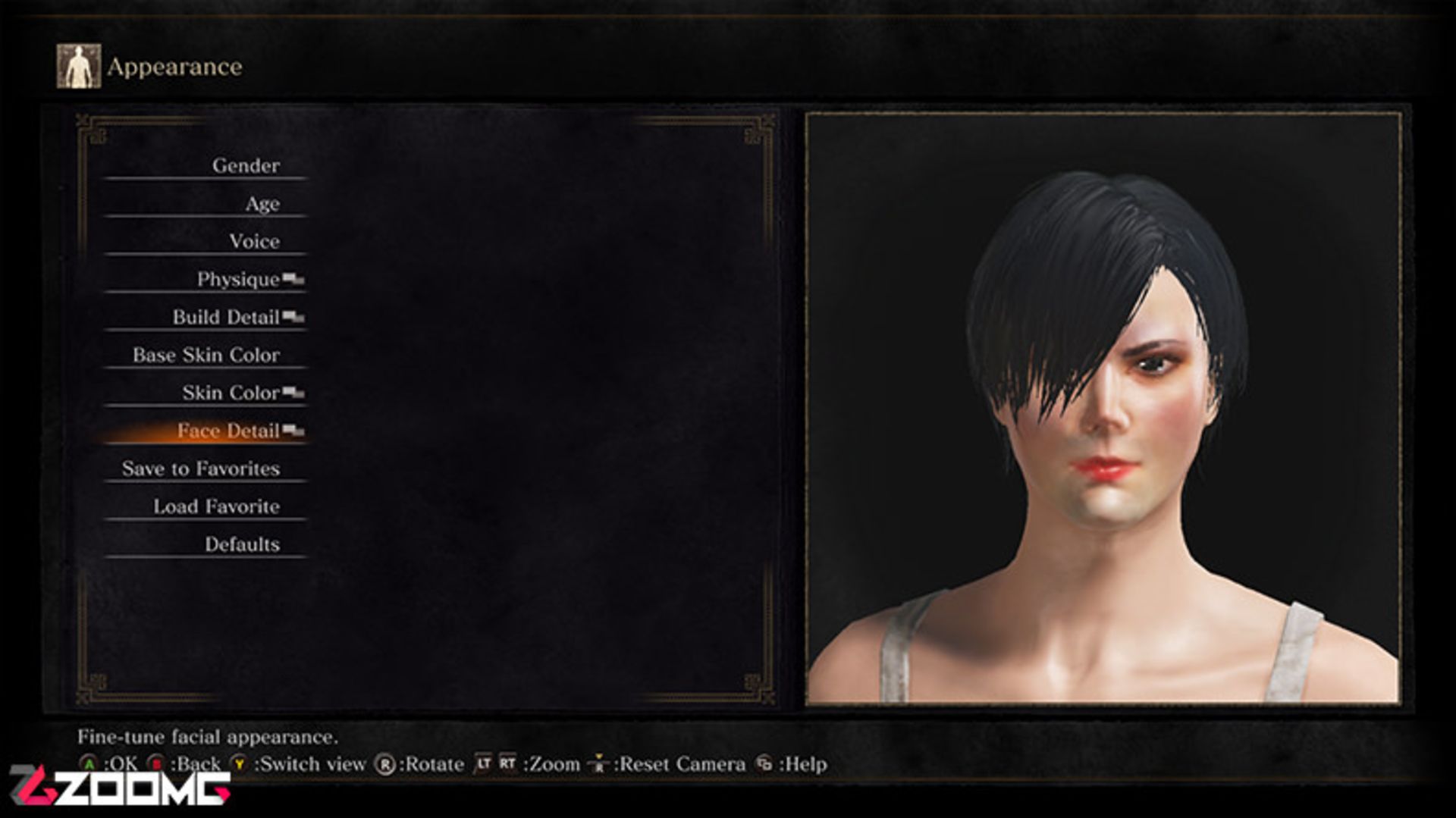Click the Zoomg watermark logo
Screen dimensions: 1456x818
(x=120, y=786)
